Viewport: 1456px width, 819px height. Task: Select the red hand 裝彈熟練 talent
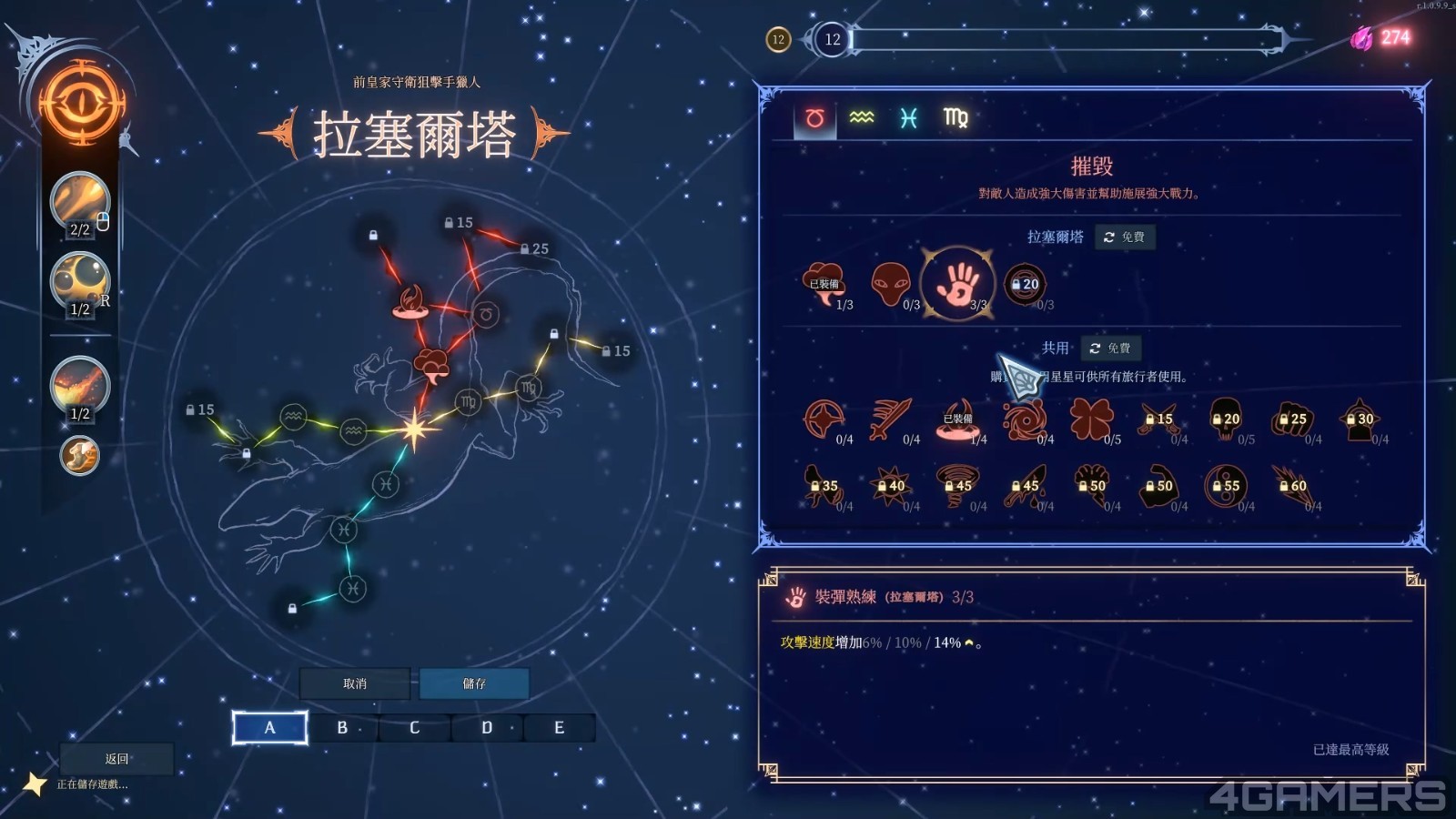[958, 284]
